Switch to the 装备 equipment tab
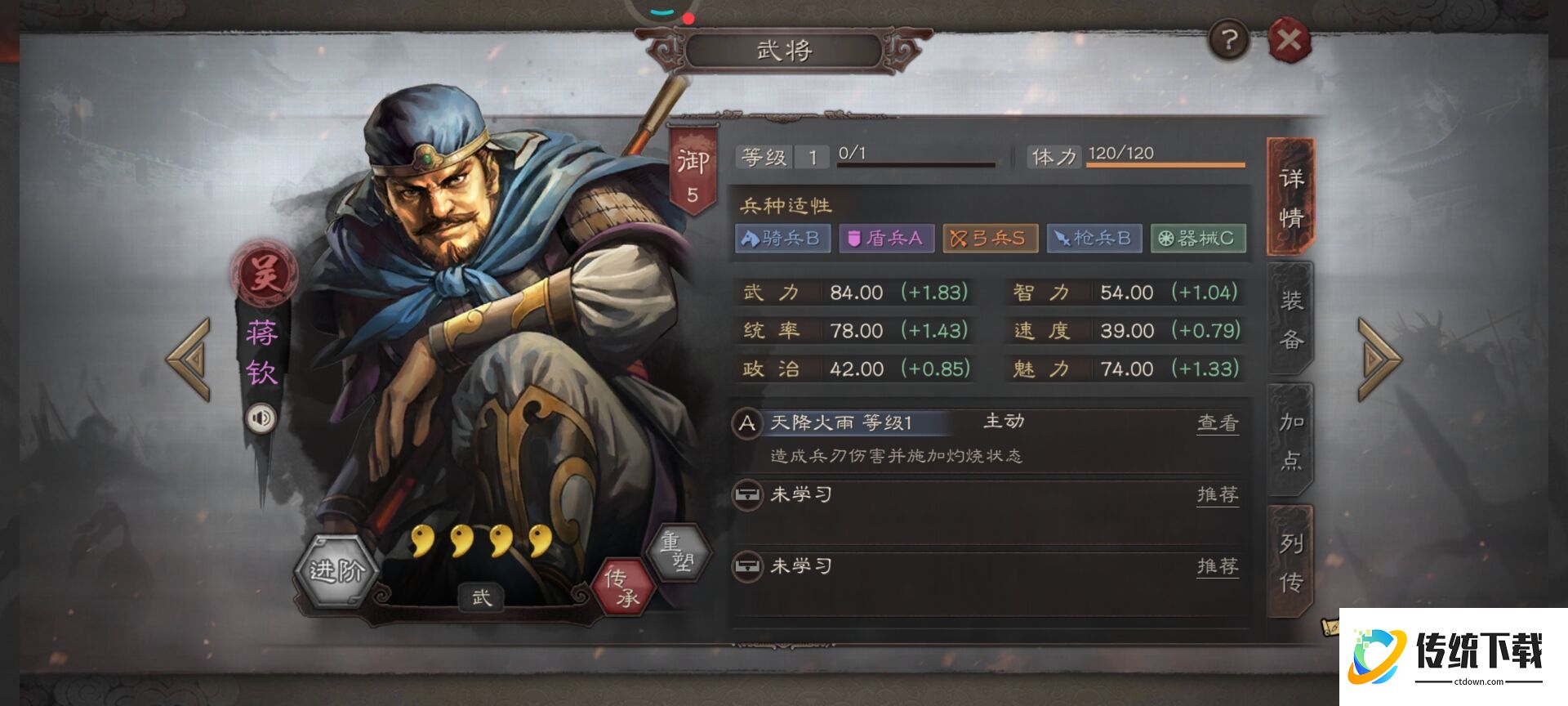 (x=1289, y=319)
